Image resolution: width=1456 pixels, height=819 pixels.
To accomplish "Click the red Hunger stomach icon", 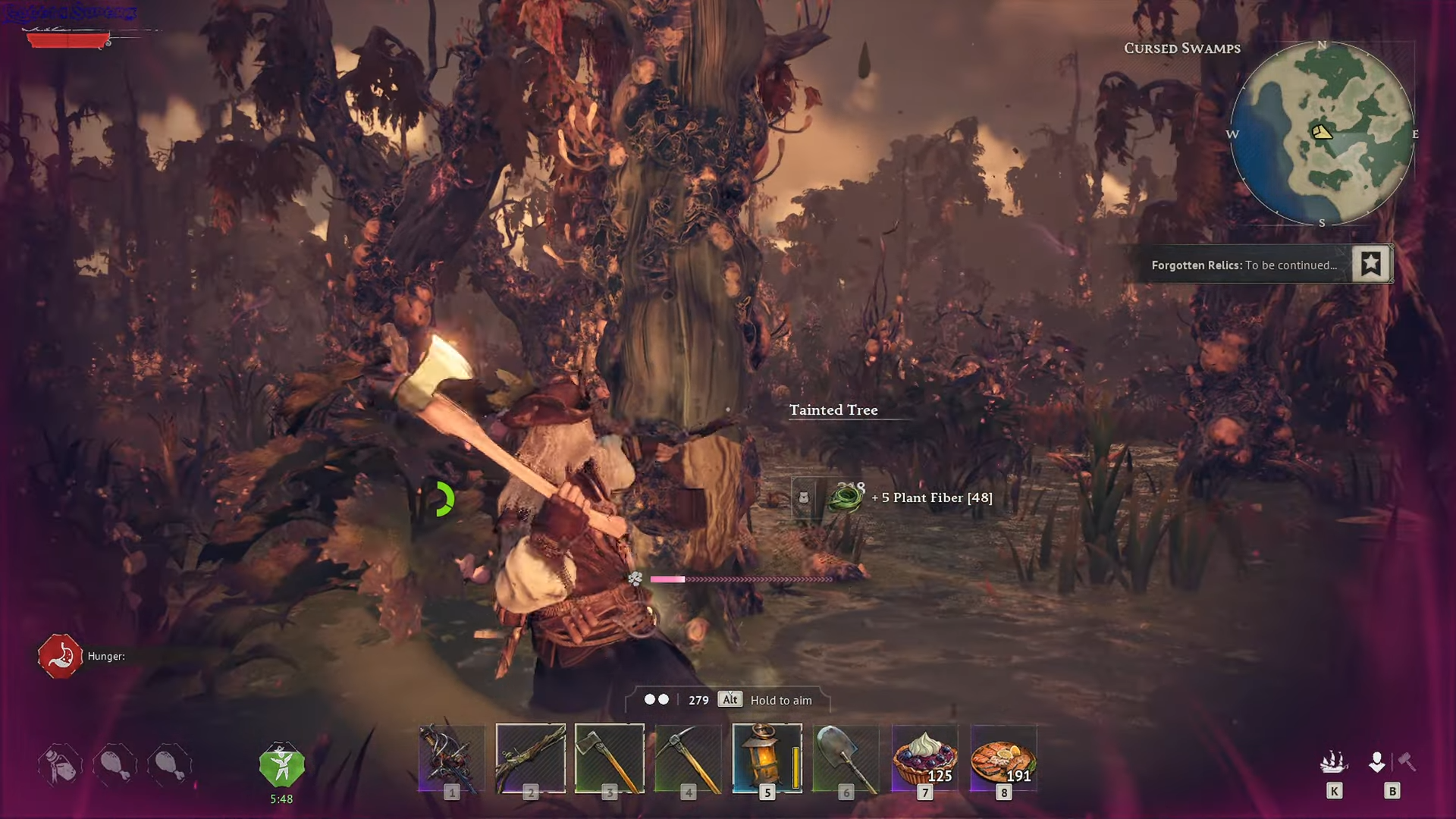I will click(x=60, y=656).
